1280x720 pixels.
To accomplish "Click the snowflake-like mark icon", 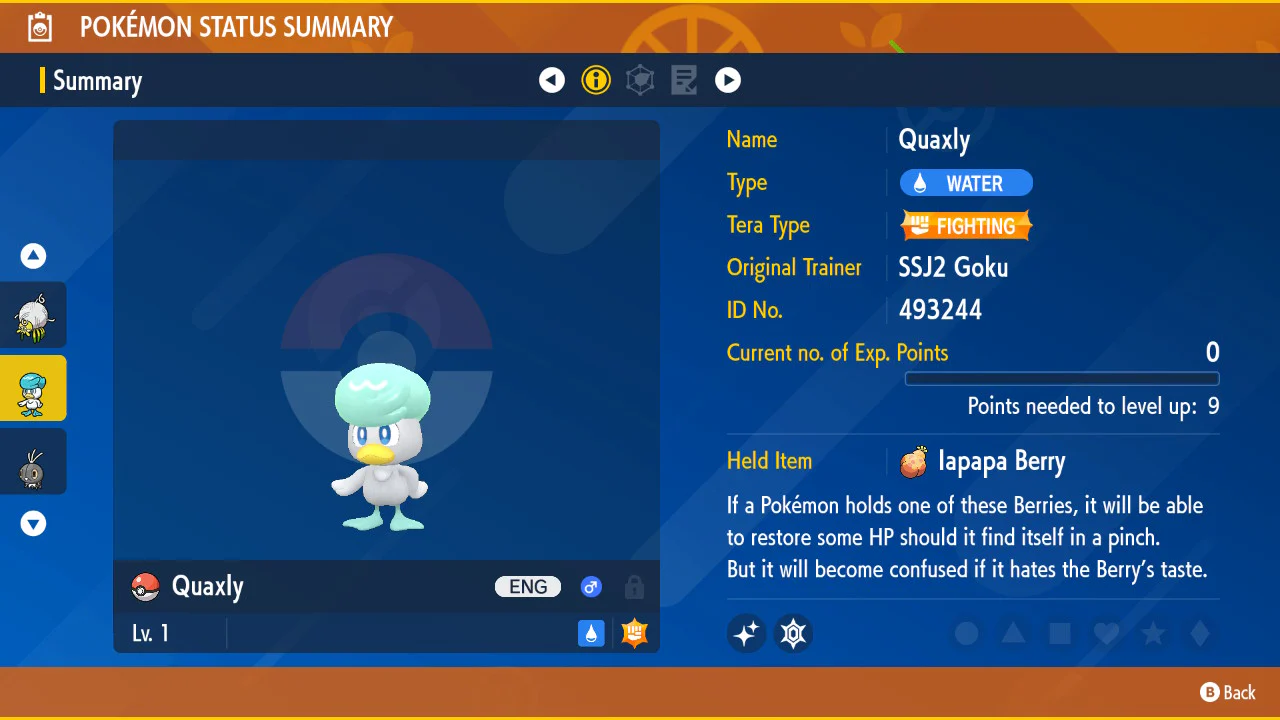I will pyautogui.click(x=794, y=633).
